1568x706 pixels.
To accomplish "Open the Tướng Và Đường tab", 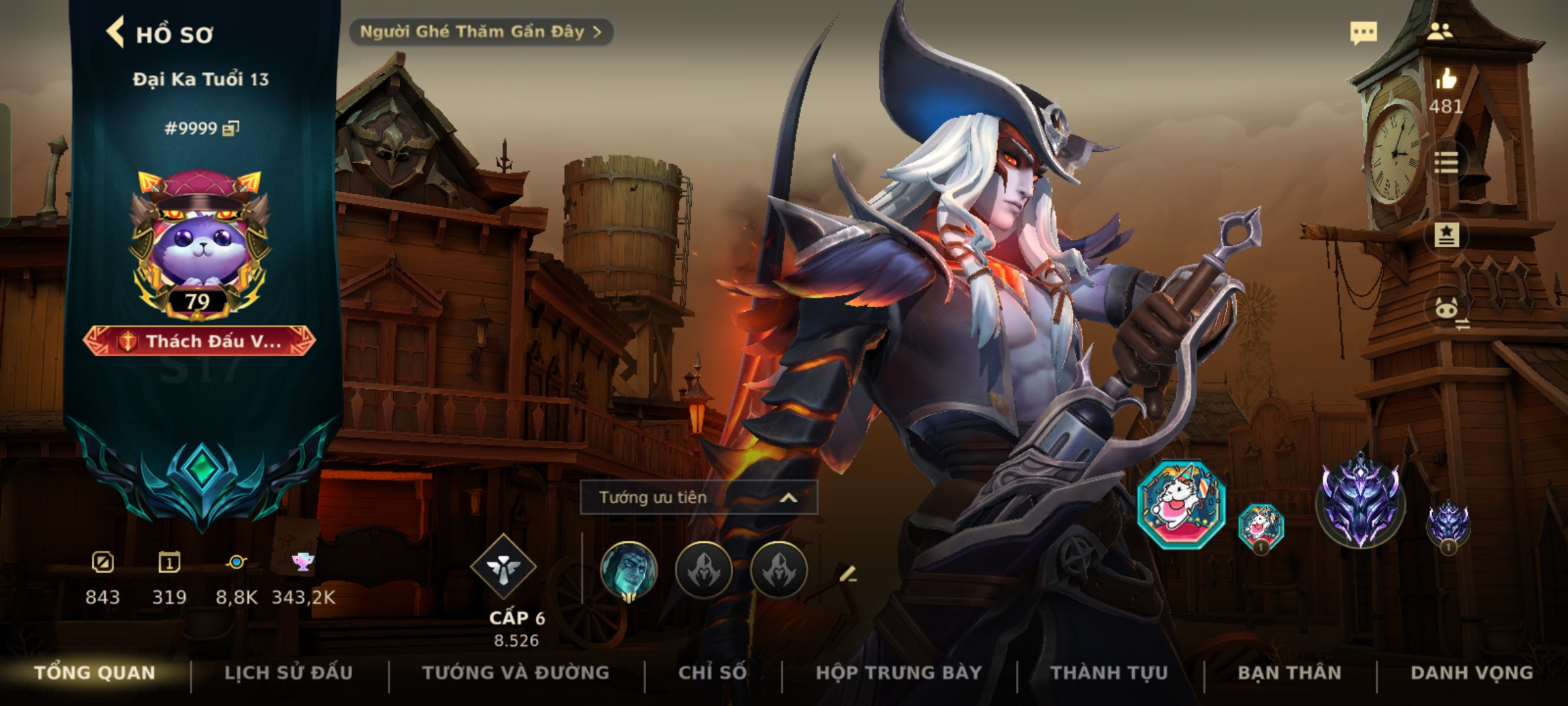I will (x=515, y=673).
